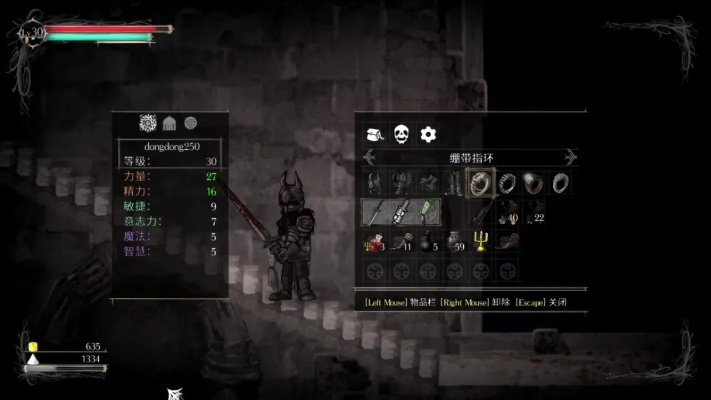Screen dimensions: 711x400
Task: Select the green charm in weapon set
Action: pos(427,212)
